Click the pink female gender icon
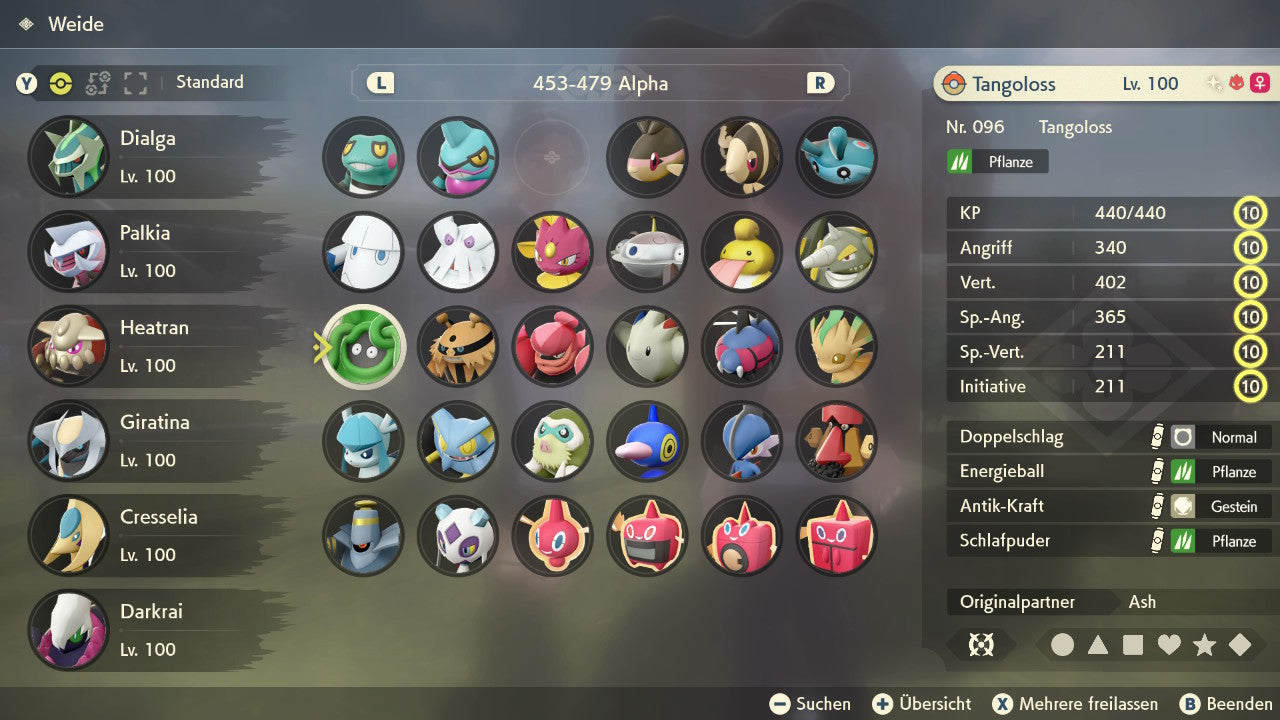 point(1260,83)
